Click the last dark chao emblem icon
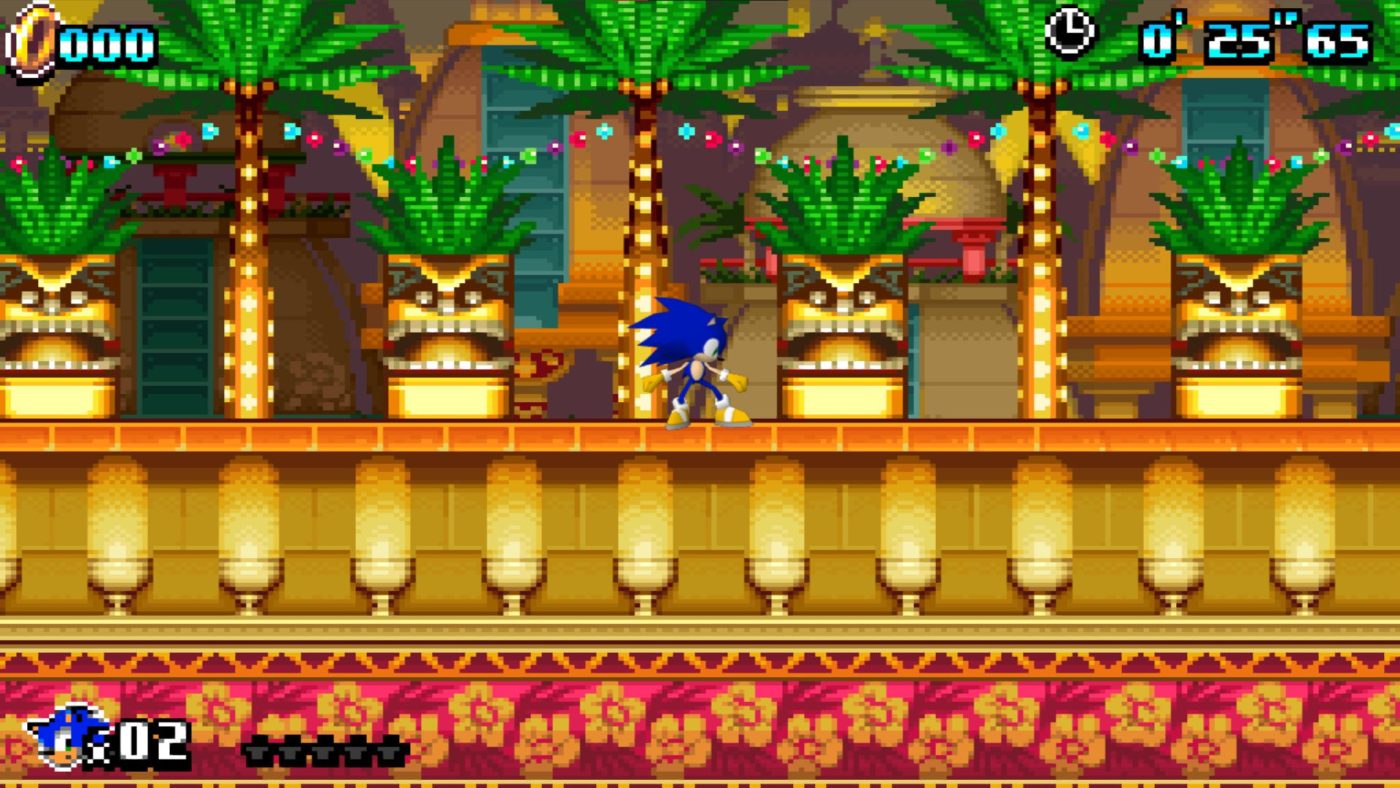 pos(390,752)
